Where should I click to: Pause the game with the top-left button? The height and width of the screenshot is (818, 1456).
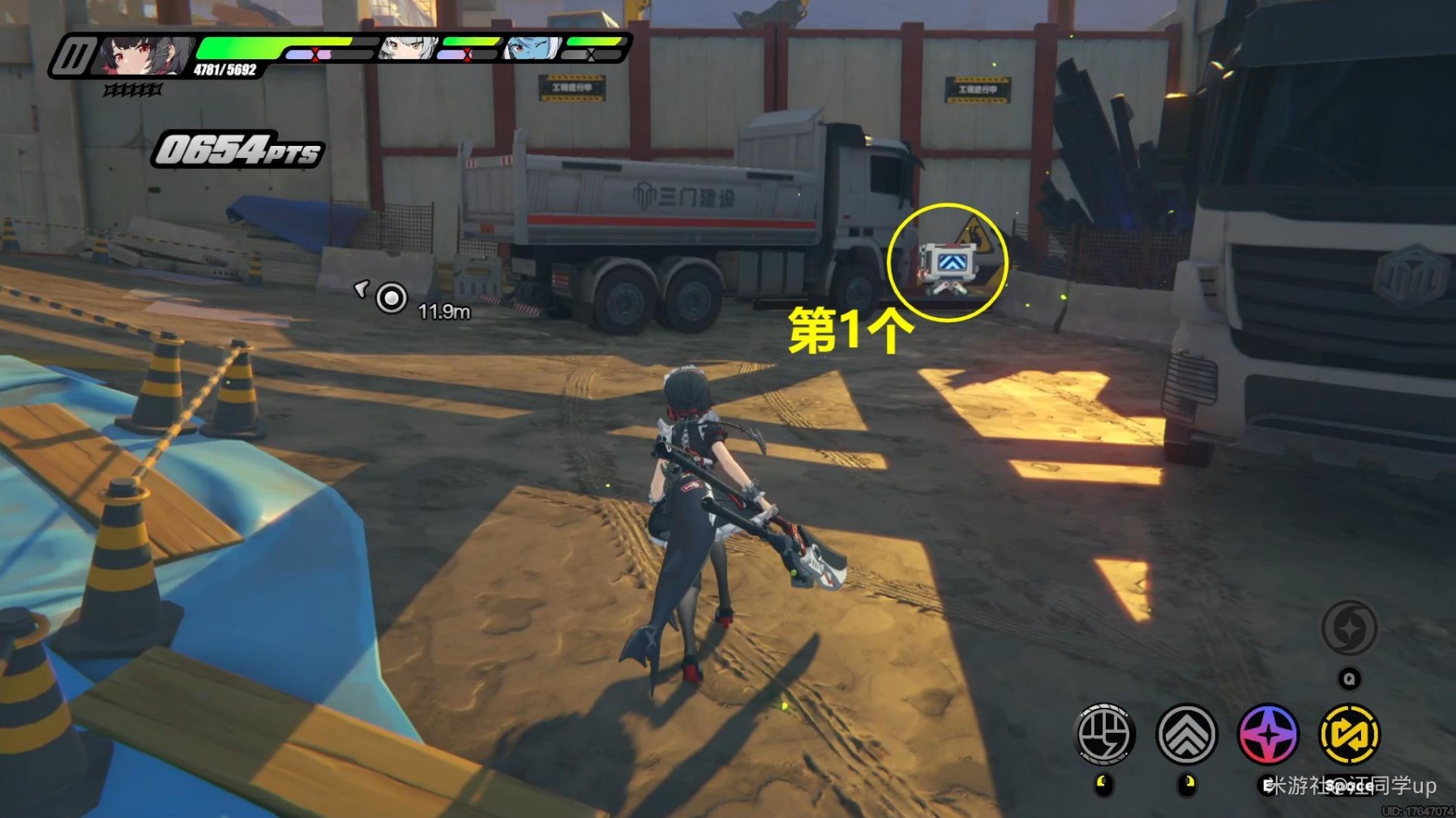click(75, 57)
